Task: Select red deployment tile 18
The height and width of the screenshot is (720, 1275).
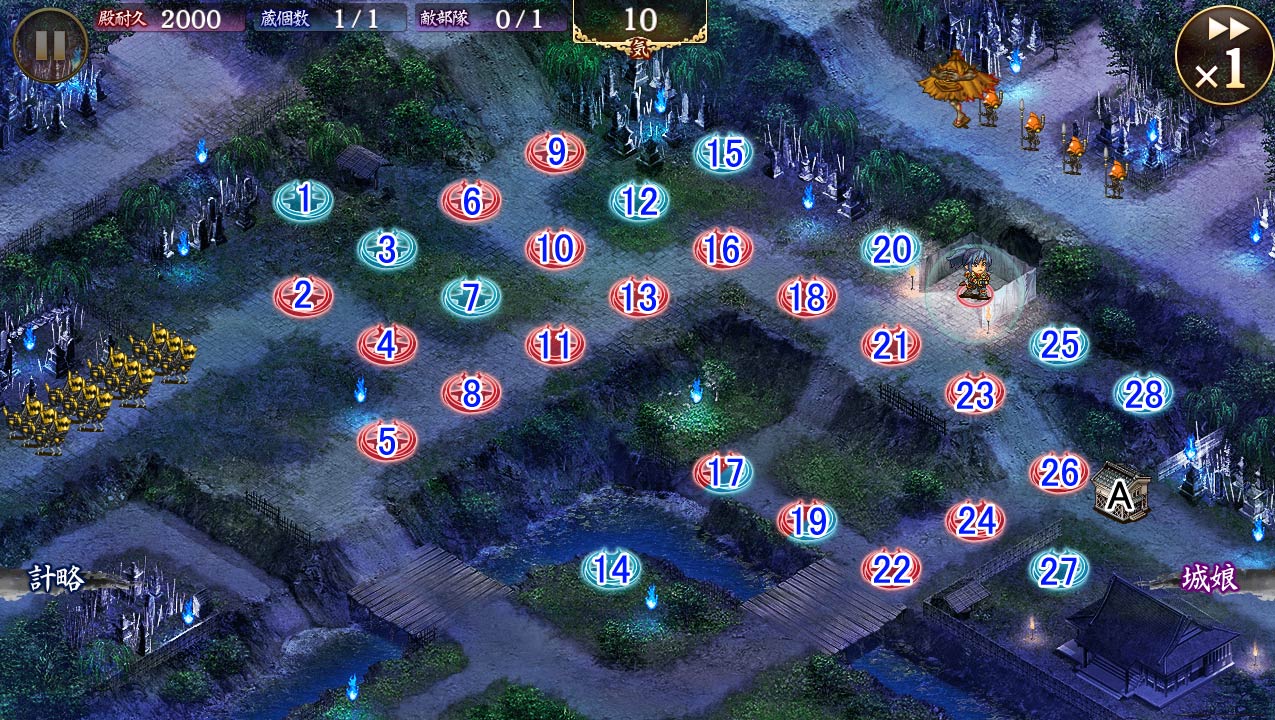Action: 807,297
